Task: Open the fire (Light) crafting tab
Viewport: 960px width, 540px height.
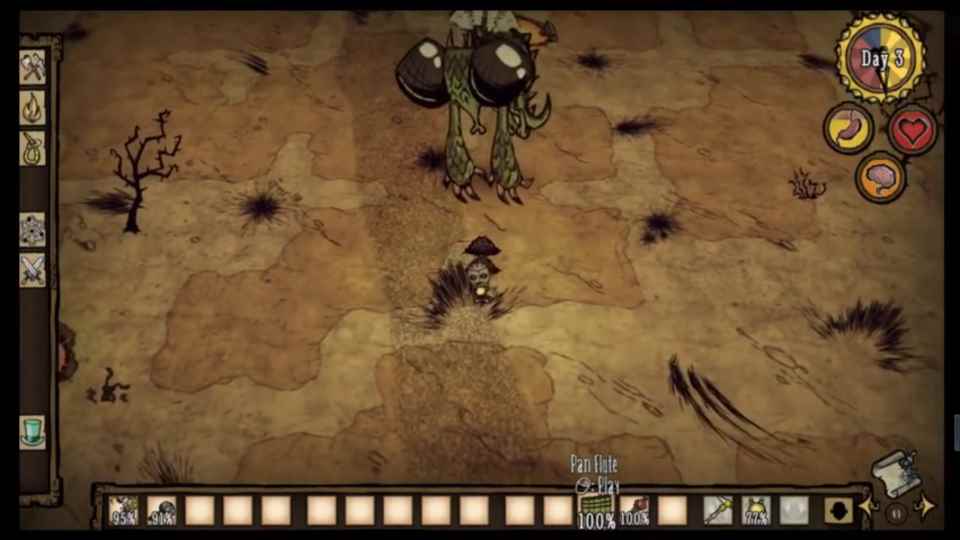Action: pyautogui.click(x=33, y=108)
